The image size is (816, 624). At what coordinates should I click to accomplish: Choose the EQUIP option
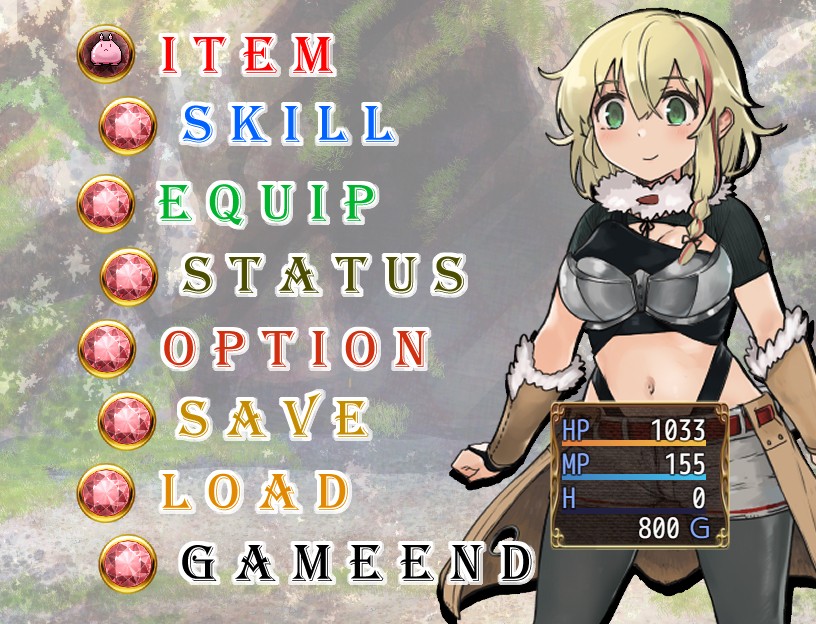pyautogui.click(x=268, y=203)
